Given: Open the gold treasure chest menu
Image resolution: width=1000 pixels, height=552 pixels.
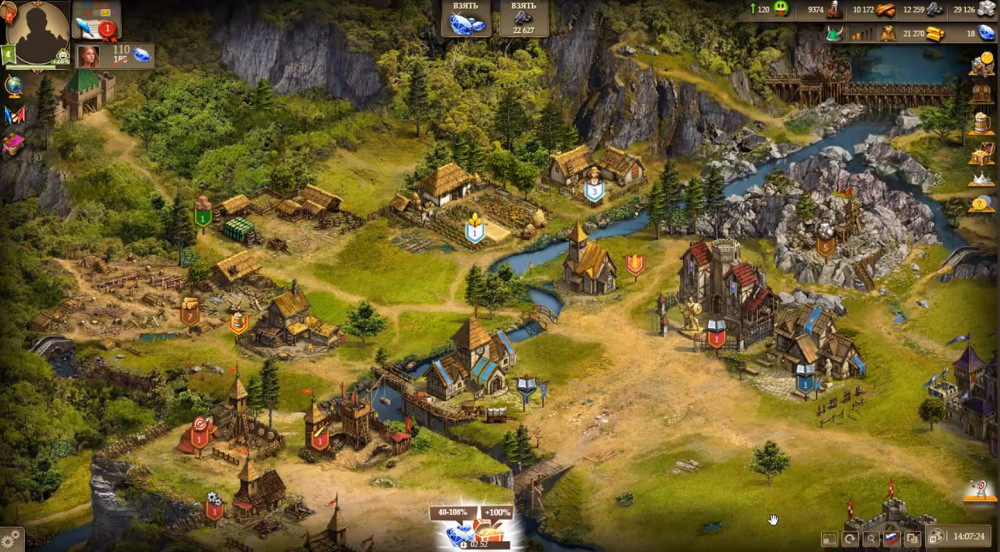Looking at the screenshot, I should pyautogui.click(x=981, y=152).
